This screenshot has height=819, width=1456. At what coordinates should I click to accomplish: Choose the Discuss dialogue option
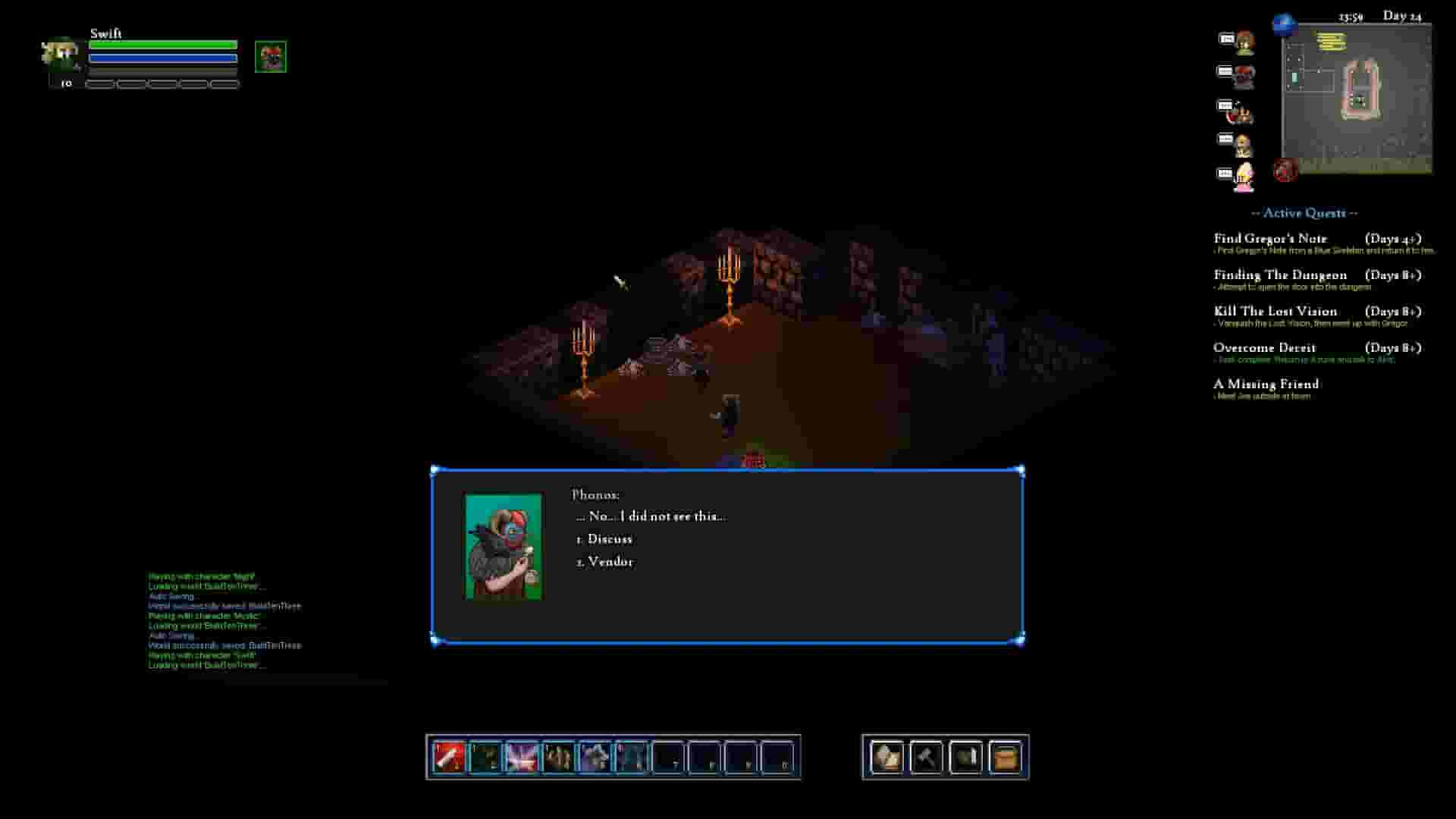click(604, 538)
